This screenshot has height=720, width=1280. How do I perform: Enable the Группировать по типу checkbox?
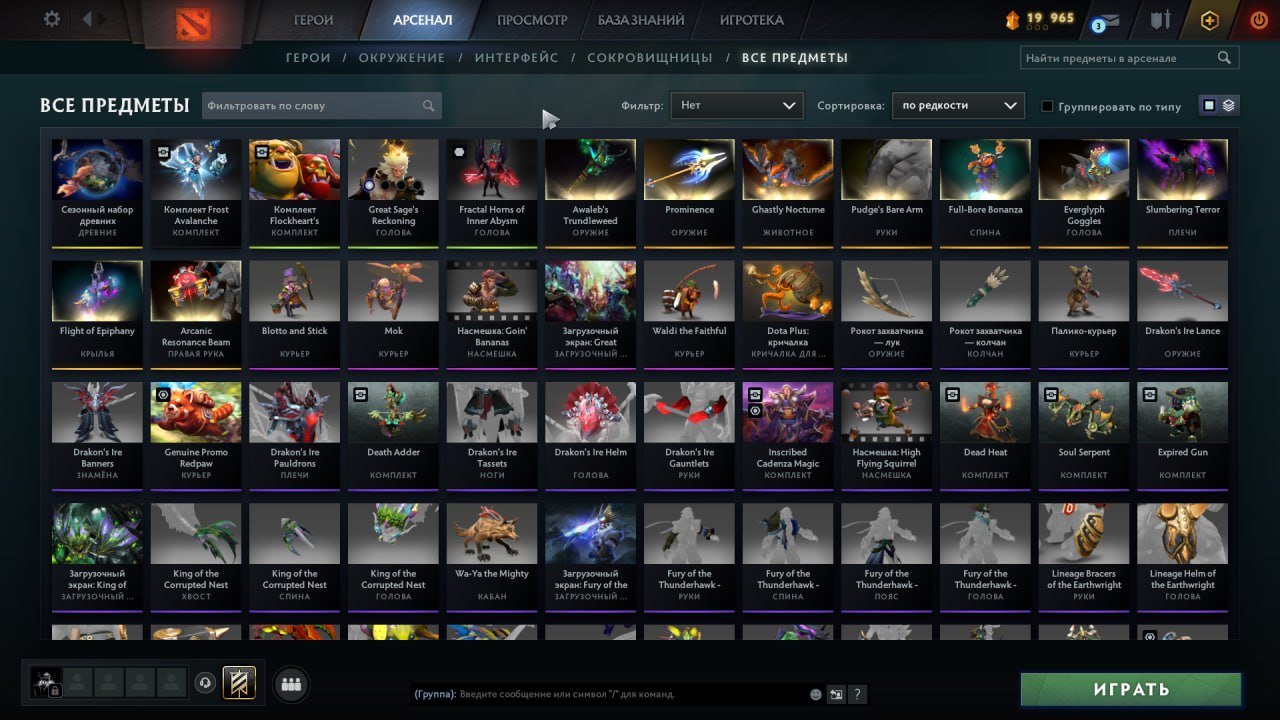pyautogui.click(x=1049, y=106)
